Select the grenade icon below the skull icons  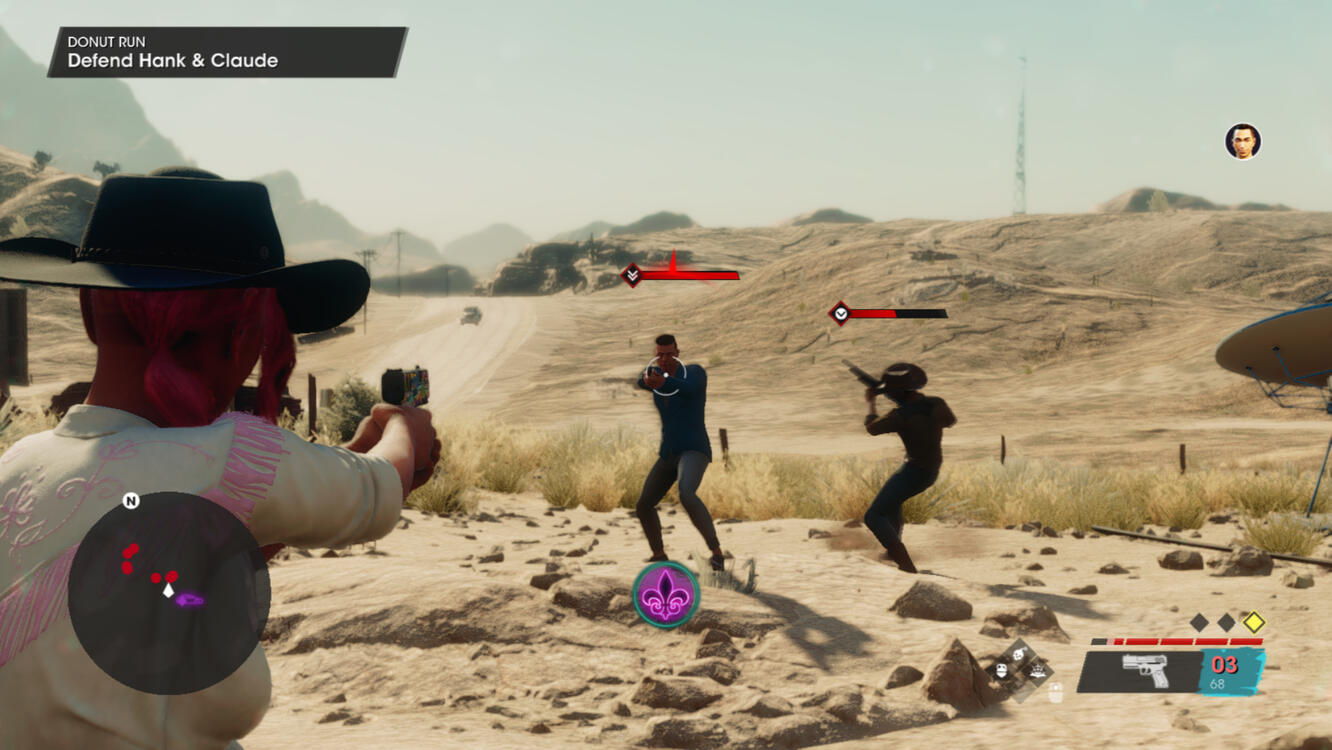click(x=1055, y=690)
